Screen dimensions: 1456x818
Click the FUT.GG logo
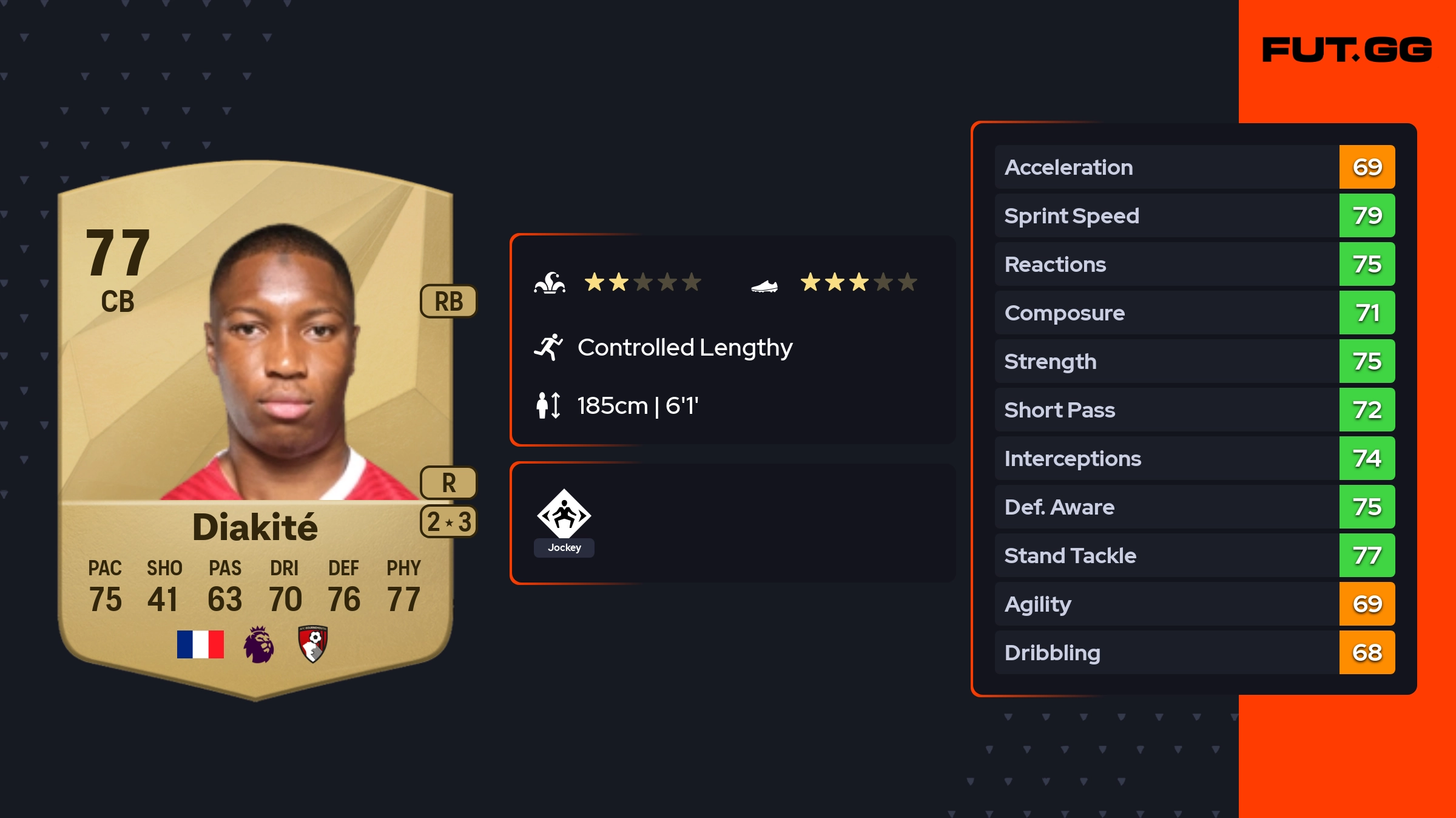(x=1346, y=50)
